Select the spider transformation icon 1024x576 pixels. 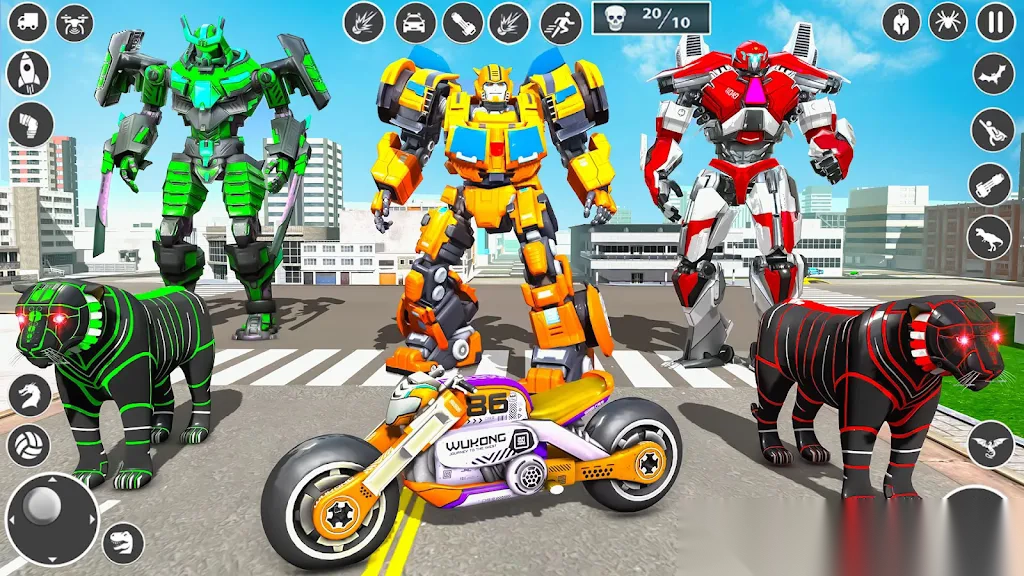[947, 22]
